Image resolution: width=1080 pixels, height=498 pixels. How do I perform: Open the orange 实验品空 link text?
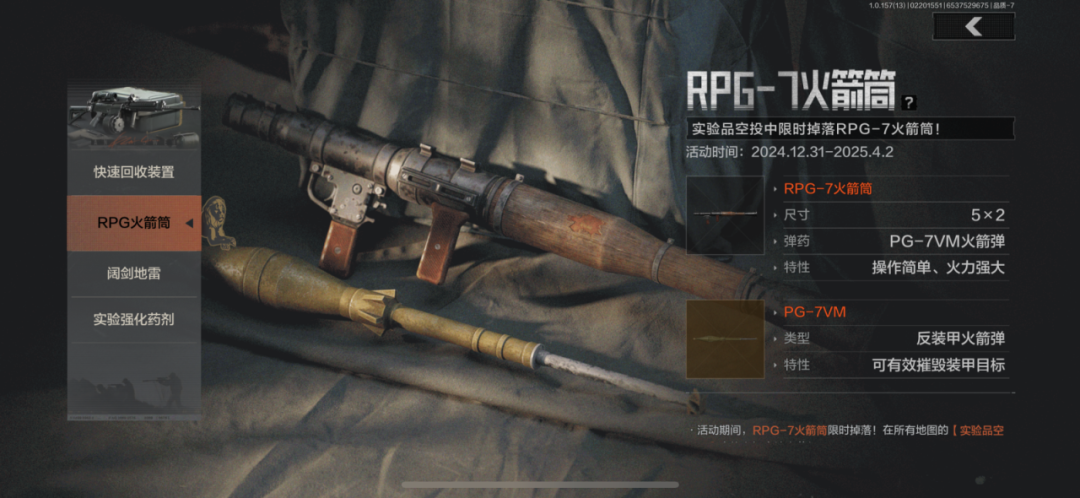(978, 431)
